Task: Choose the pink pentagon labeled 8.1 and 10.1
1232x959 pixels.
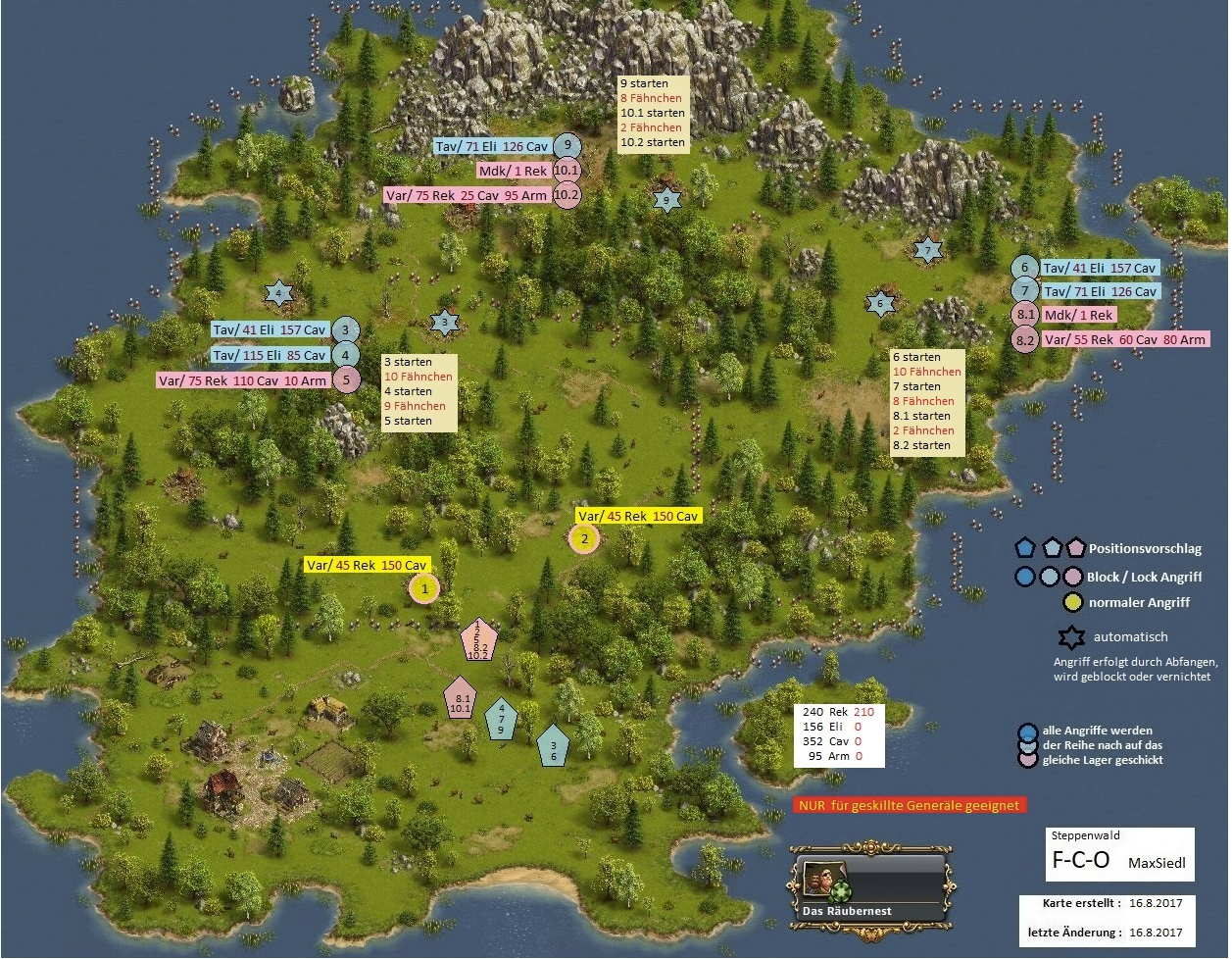Action: pyautogui.click(x=460, y=699)
